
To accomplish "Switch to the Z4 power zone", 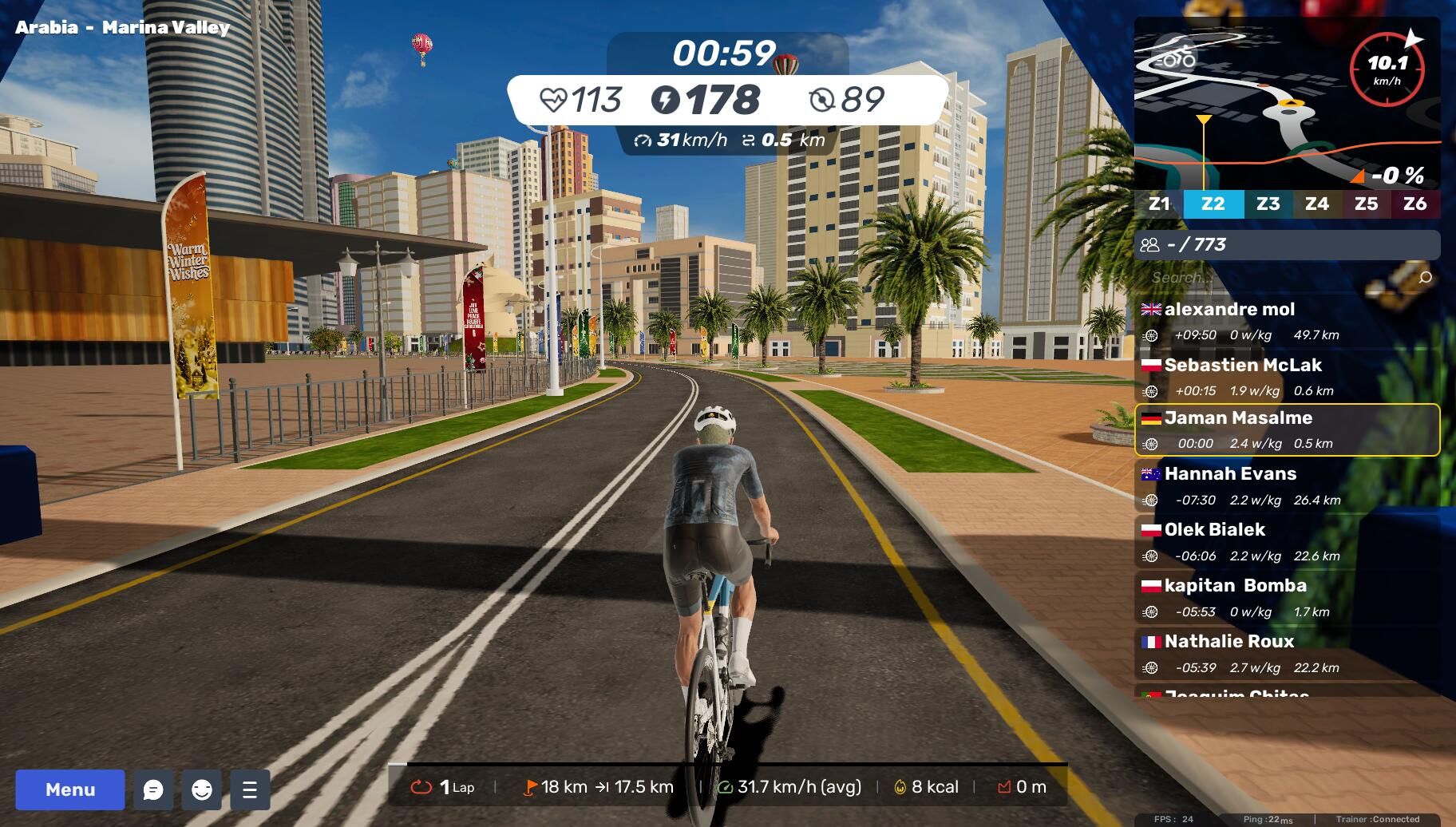I will pyautogui.click(x=1317, y=204).
